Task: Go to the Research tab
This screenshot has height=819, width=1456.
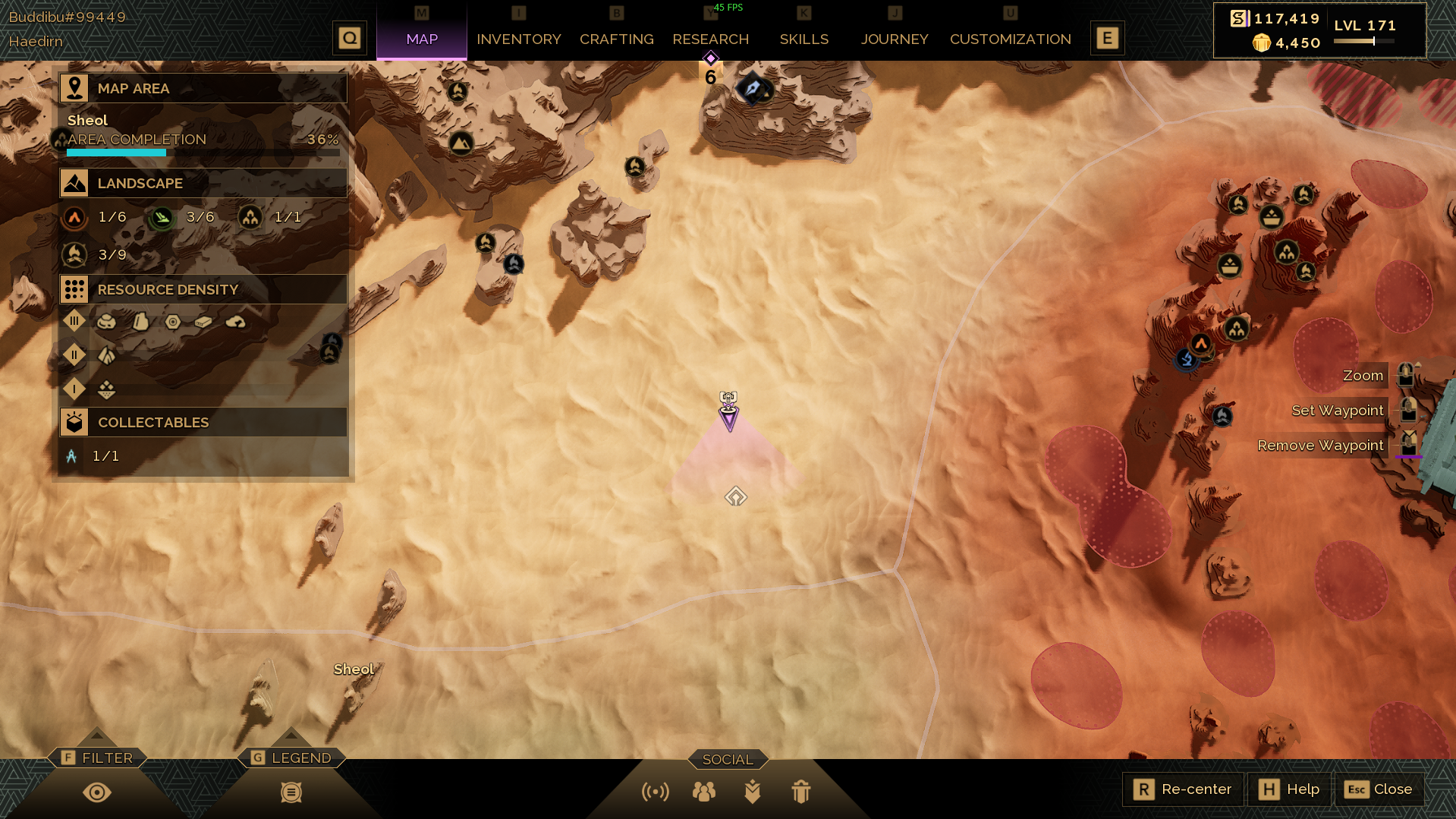Action: point(710,39)
